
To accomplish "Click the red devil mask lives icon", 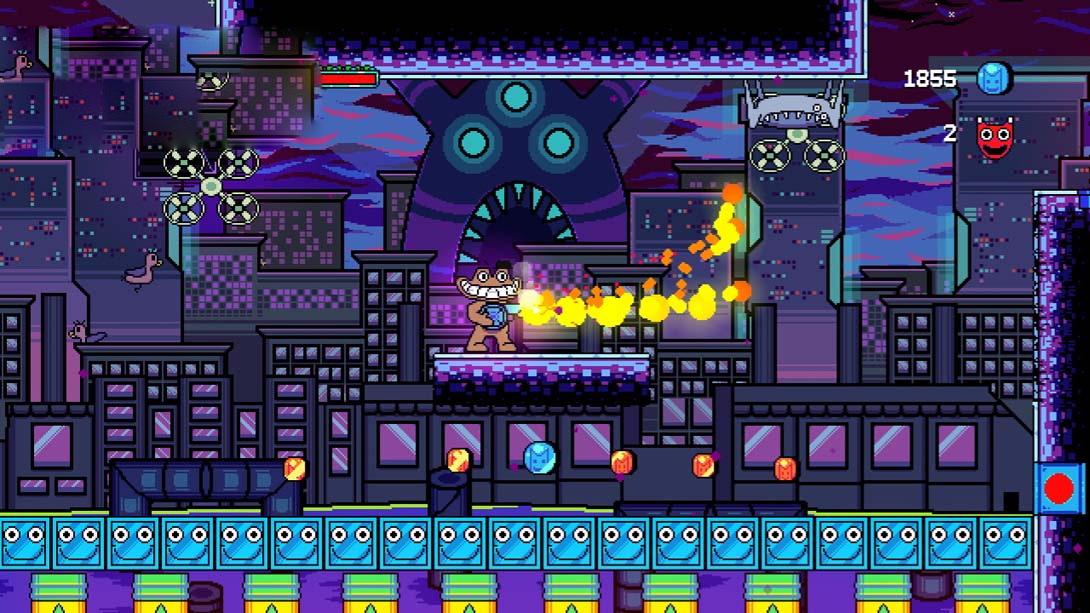I will point(994,137).
